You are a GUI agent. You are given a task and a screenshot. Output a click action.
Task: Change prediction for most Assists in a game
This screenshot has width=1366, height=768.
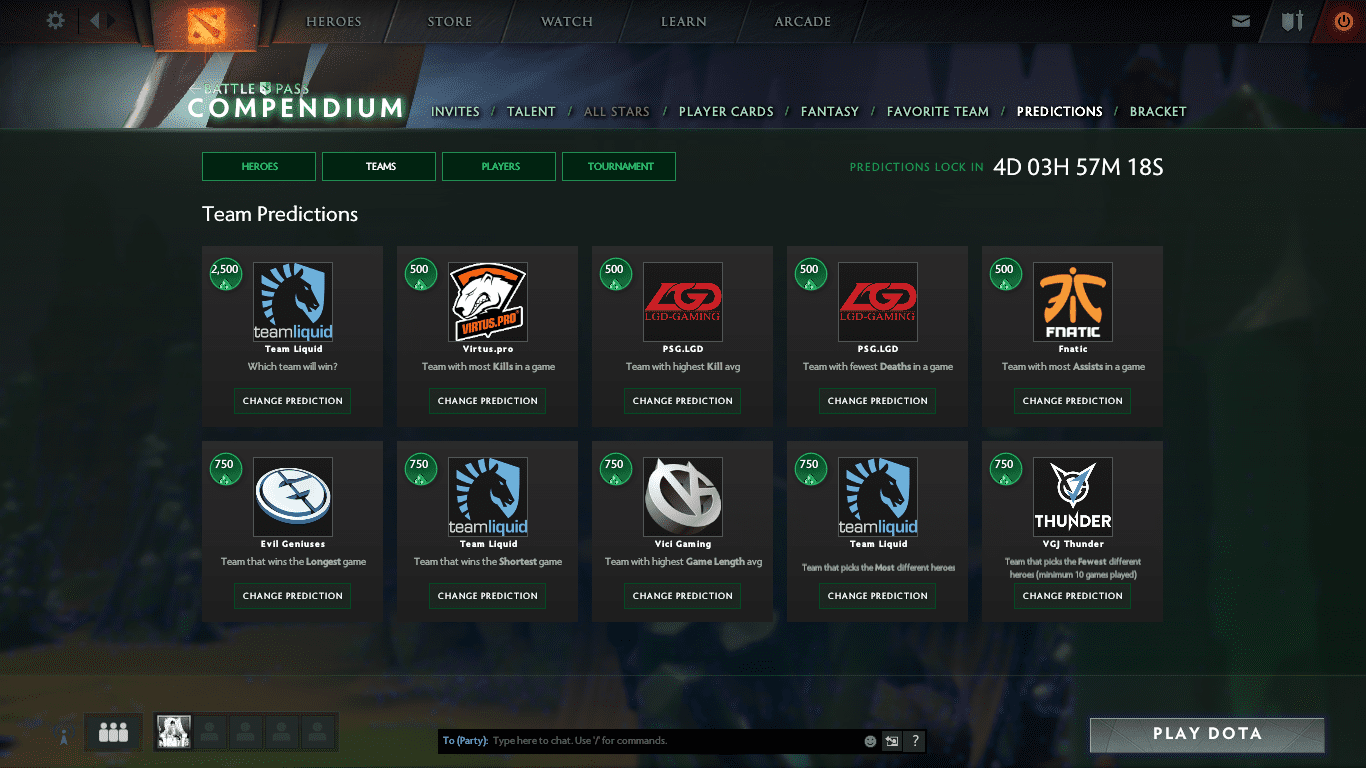[x=1072, y=401]
